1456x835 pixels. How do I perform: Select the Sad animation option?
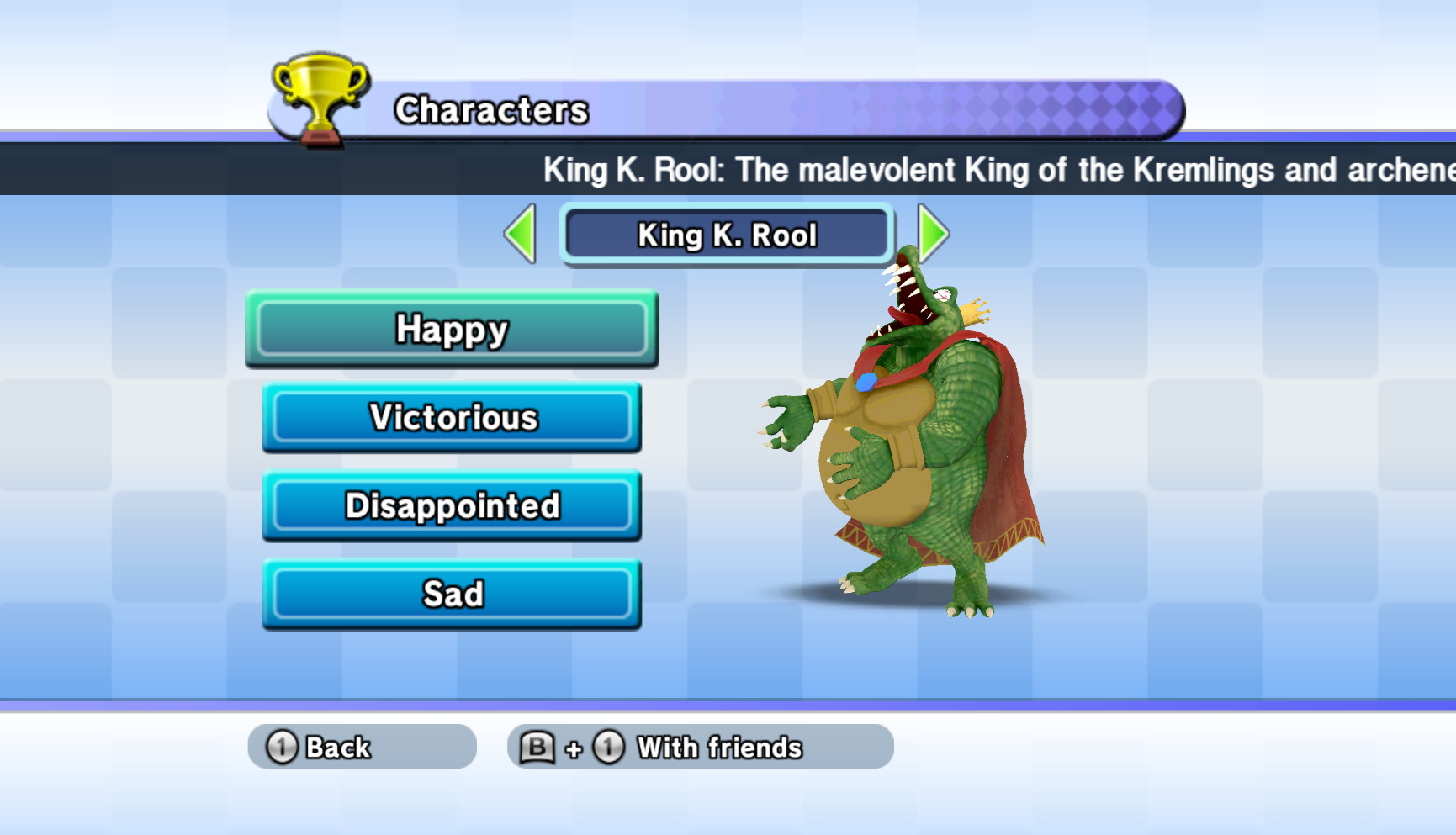(452, 594)
